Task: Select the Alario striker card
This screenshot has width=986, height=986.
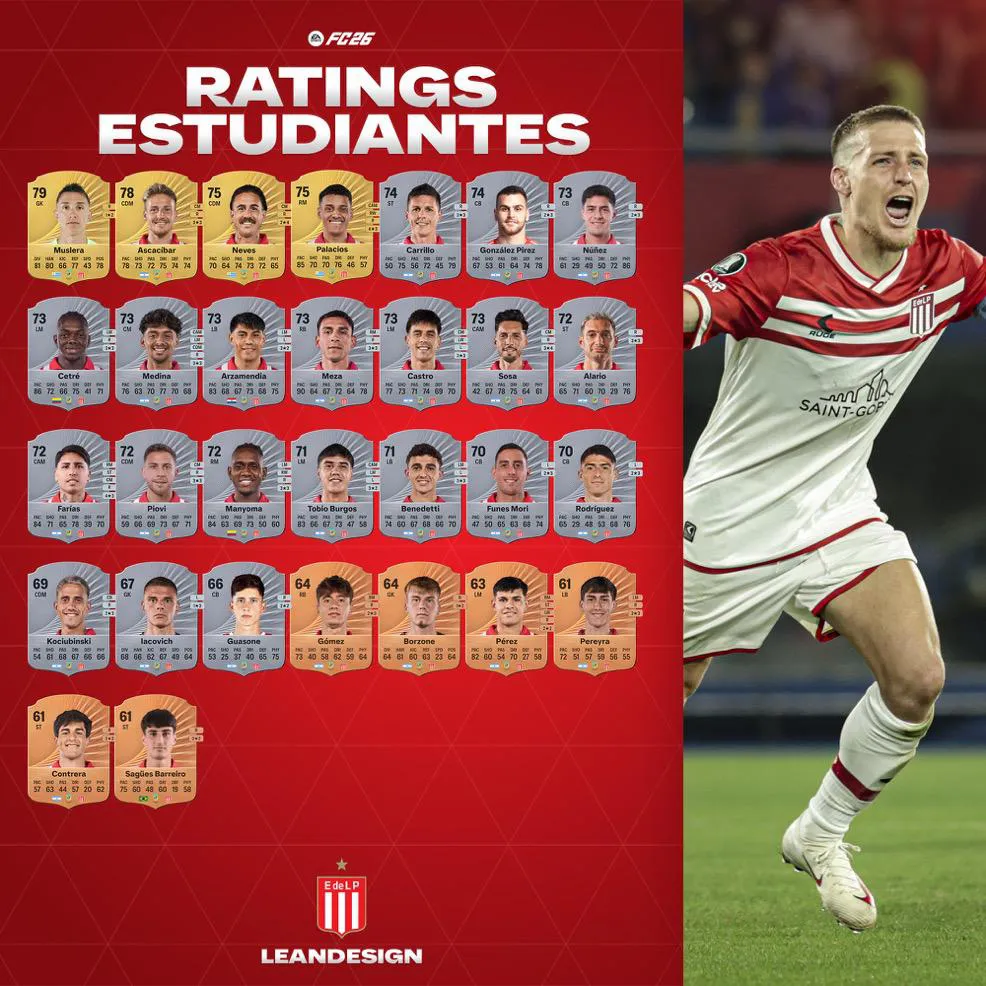Action: click(x=596, y=353)
